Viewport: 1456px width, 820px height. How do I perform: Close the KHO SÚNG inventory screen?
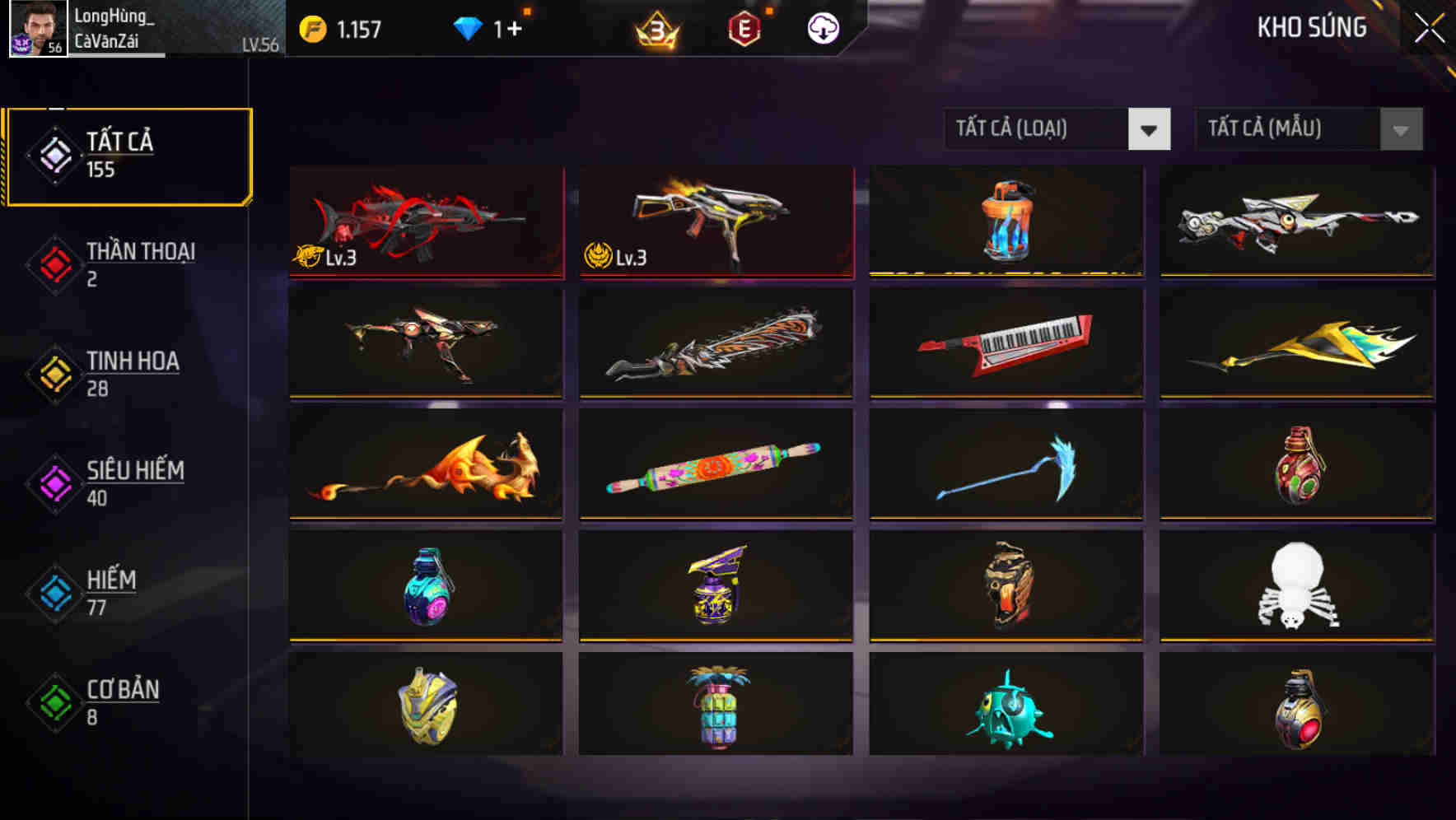1427,27
